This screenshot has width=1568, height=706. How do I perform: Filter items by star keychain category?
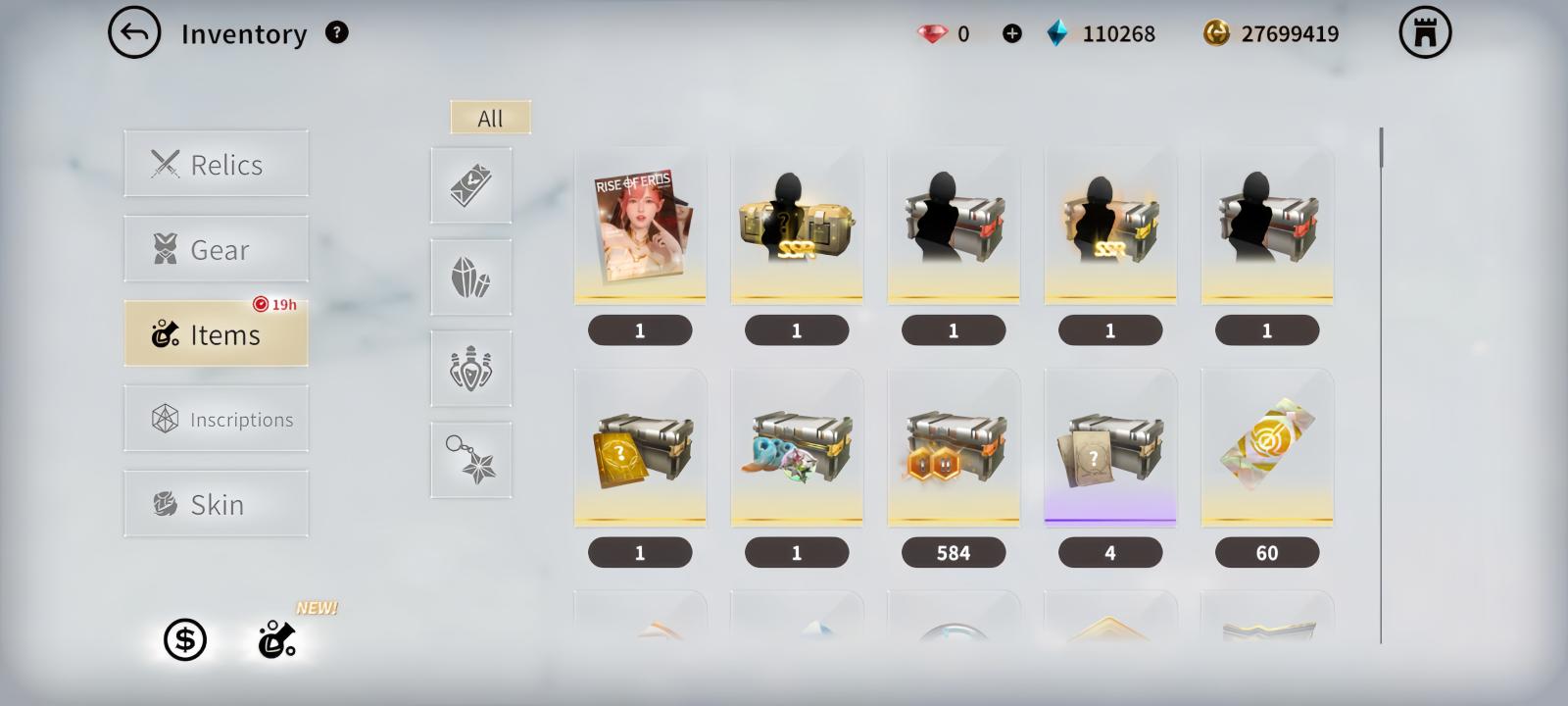470,460
